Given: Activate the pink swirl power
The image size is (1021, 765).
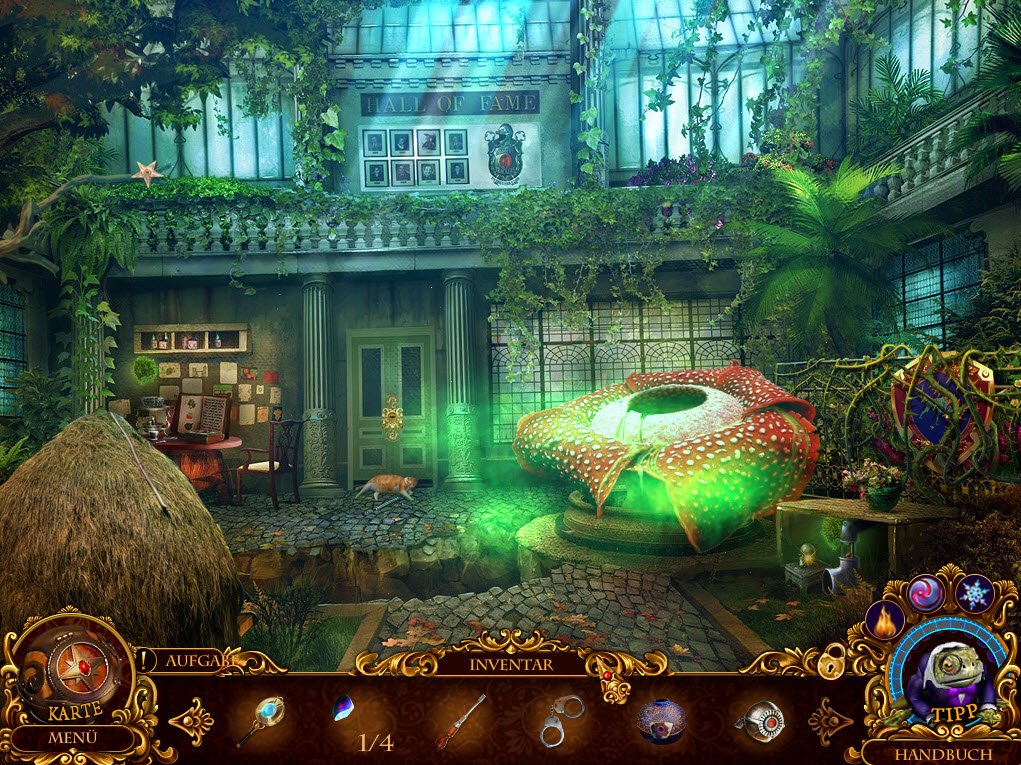Looking at the screenshot, I should pos(926,594).
